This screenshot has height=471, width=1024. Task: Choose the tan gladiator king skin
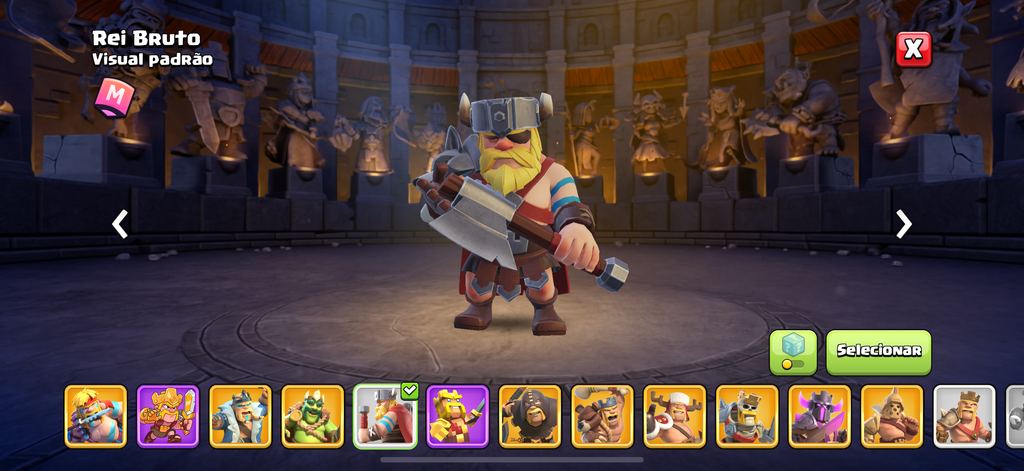(892, 414)
